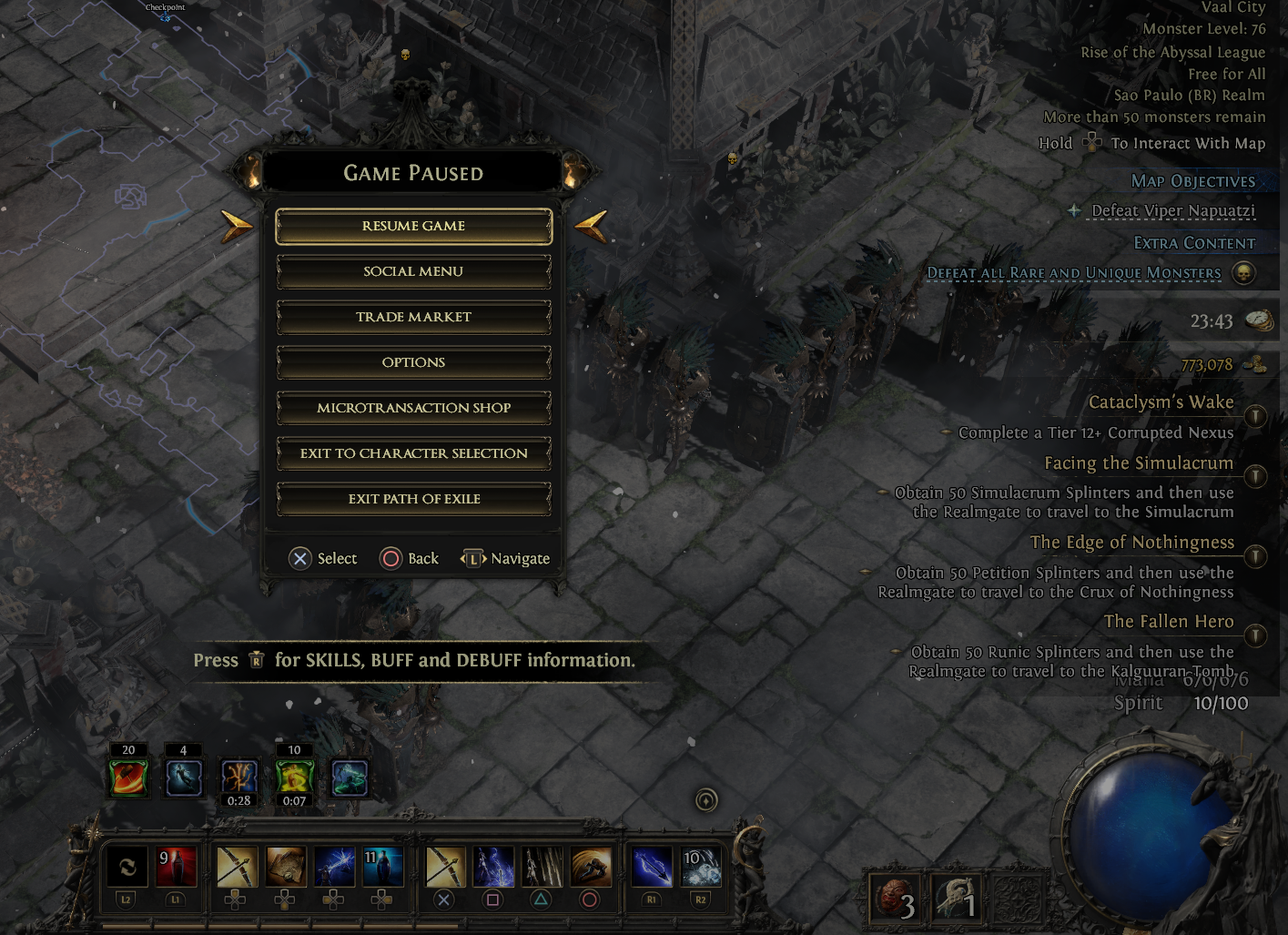
Task: Expand The Edge of Nothingness quest
Action: point(1255,555)
